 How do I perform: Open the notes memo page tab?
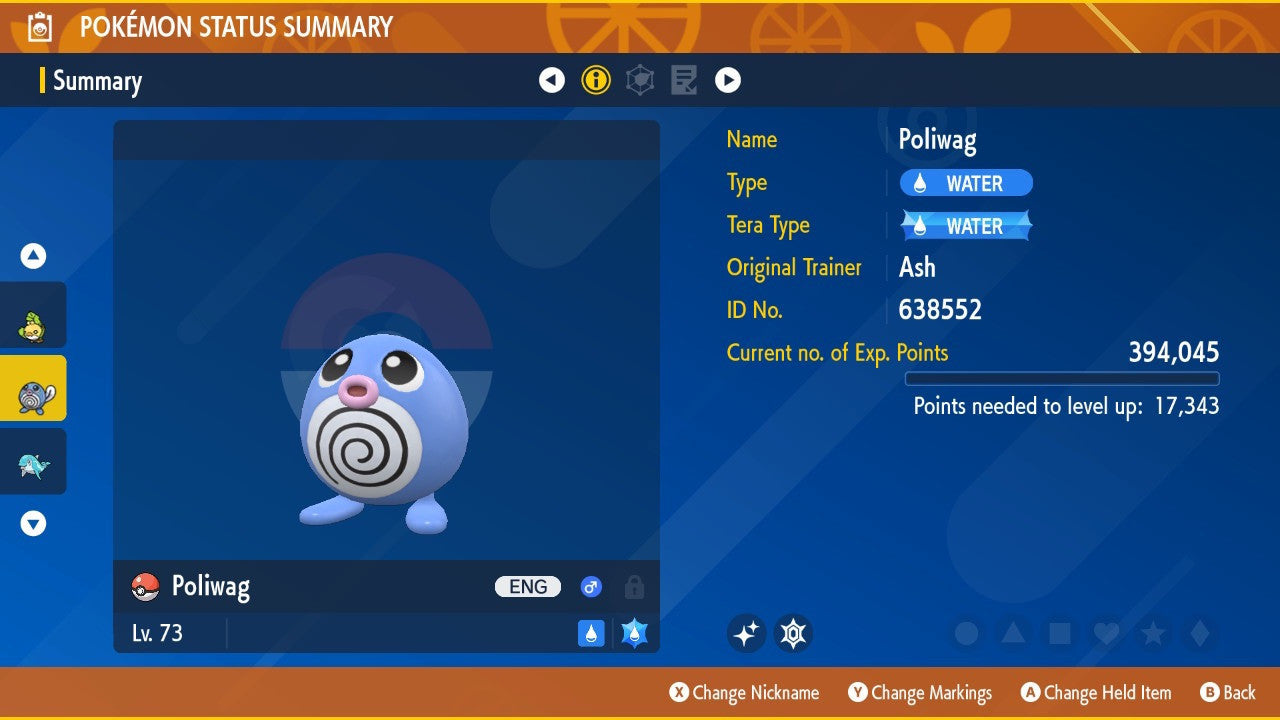(684, 80)
